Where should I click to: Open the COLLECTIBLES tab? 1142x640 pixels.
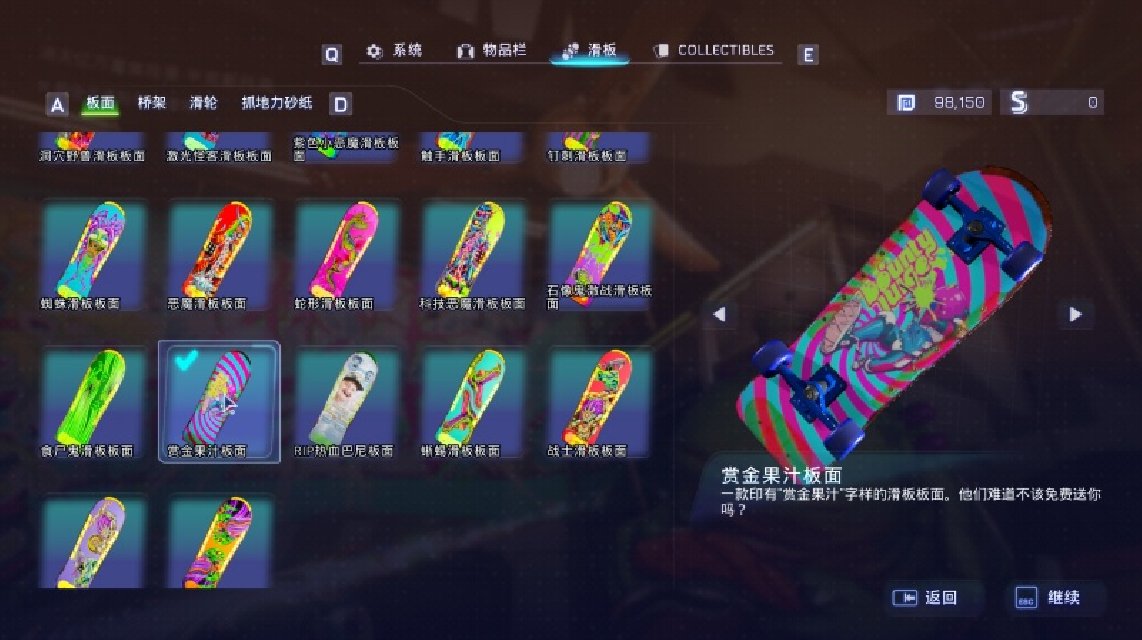[x=714, y=51]
